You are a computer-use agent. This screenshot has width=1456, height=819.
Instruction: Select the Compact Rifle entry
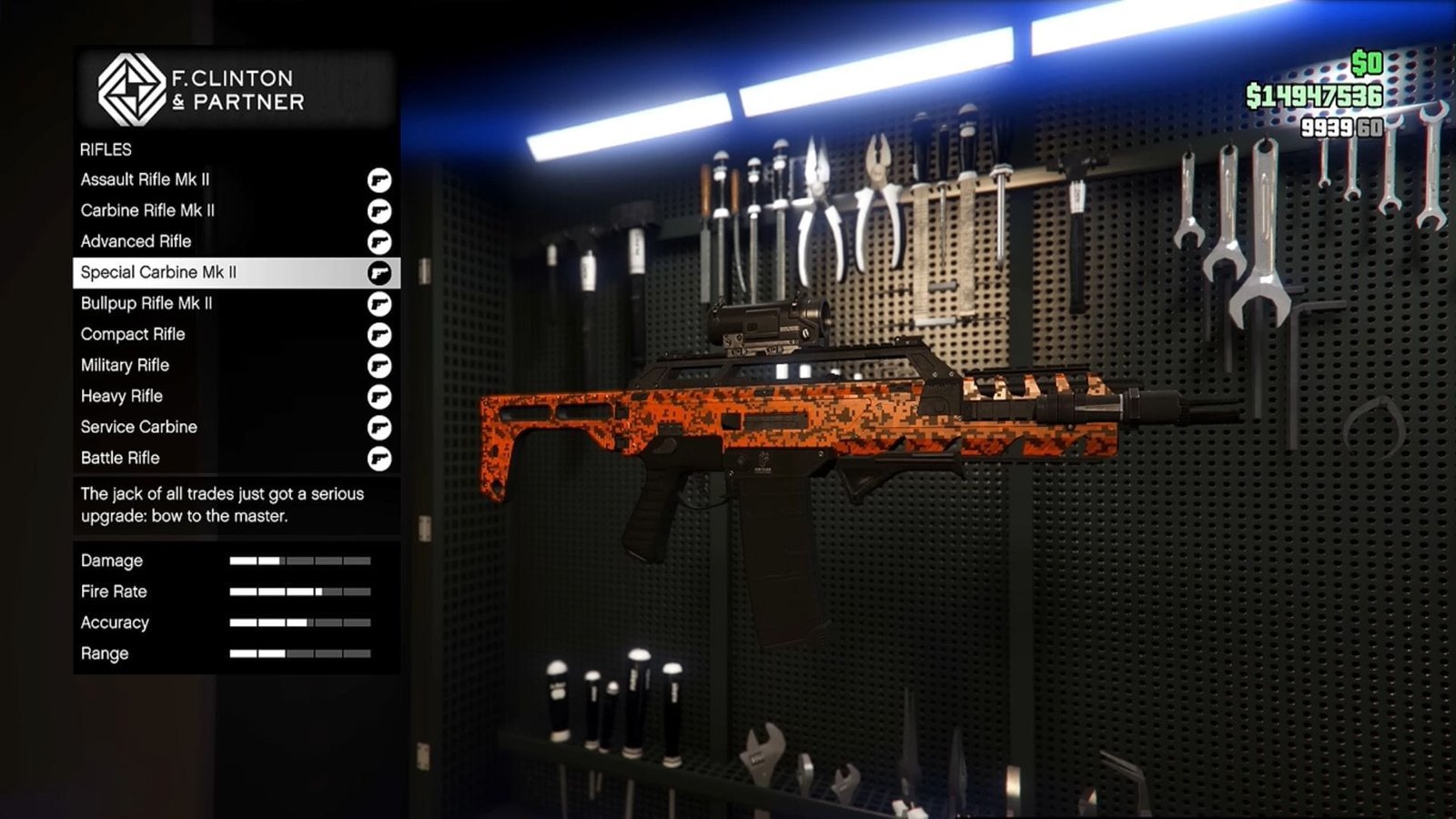tap(133, 334)
